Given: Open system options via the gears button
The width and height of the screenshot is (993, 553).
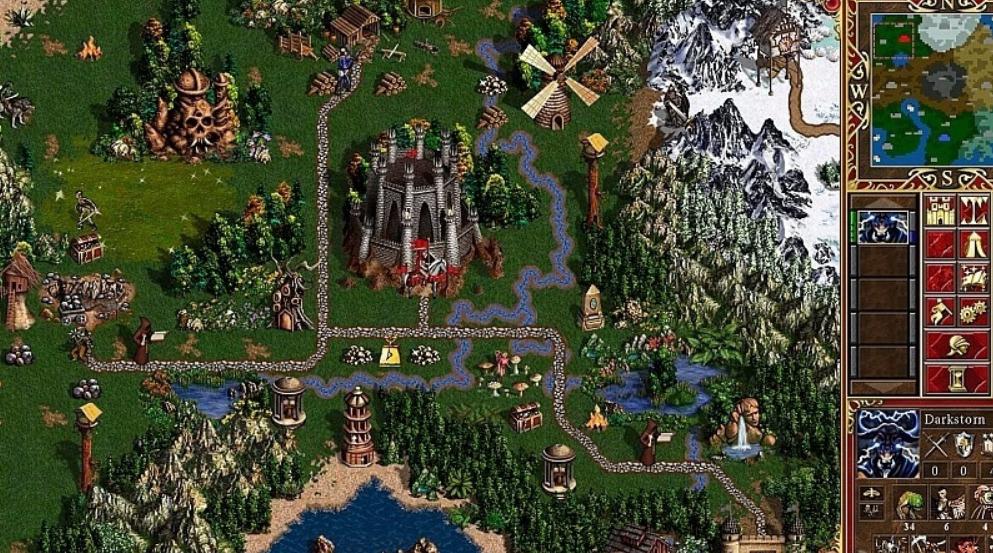Looking at the screenshot, I should [x=974, y=312].
